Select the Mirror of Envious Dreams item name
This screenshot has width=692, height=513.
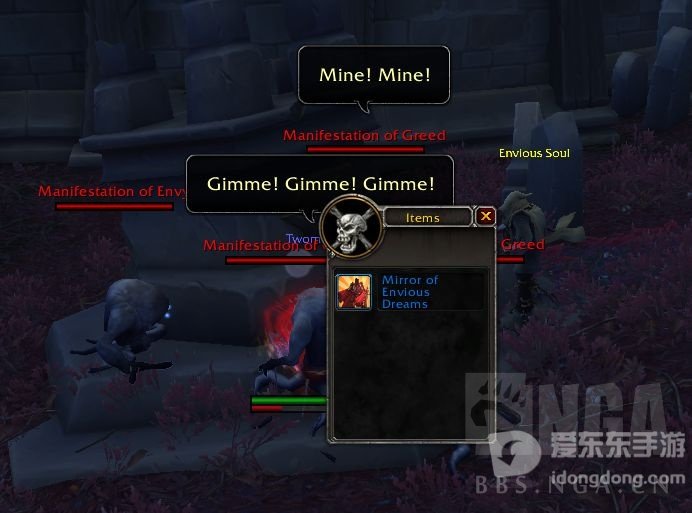pos(410,292)
